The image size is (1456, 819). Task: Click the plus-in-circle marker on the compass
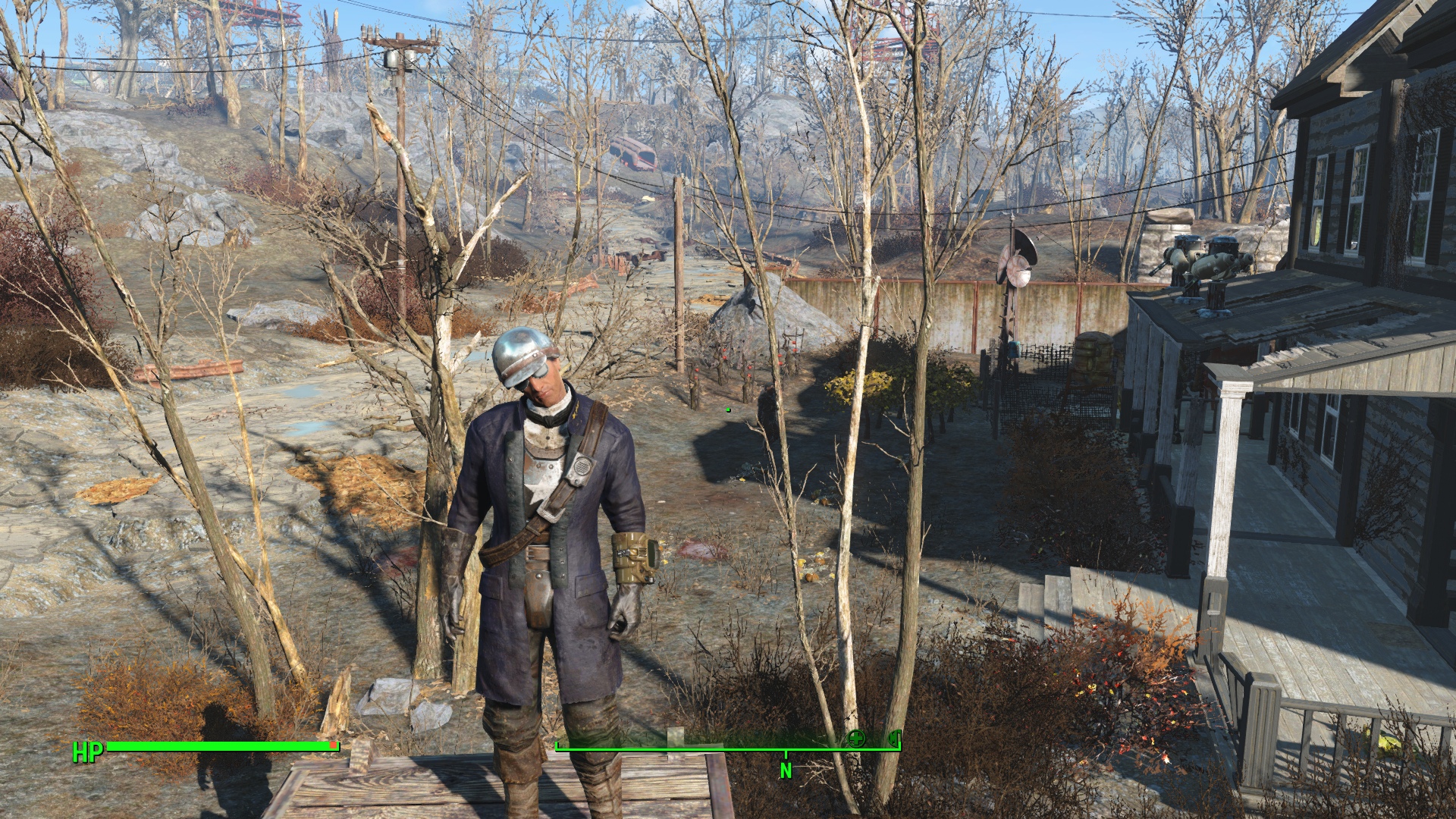856,738
